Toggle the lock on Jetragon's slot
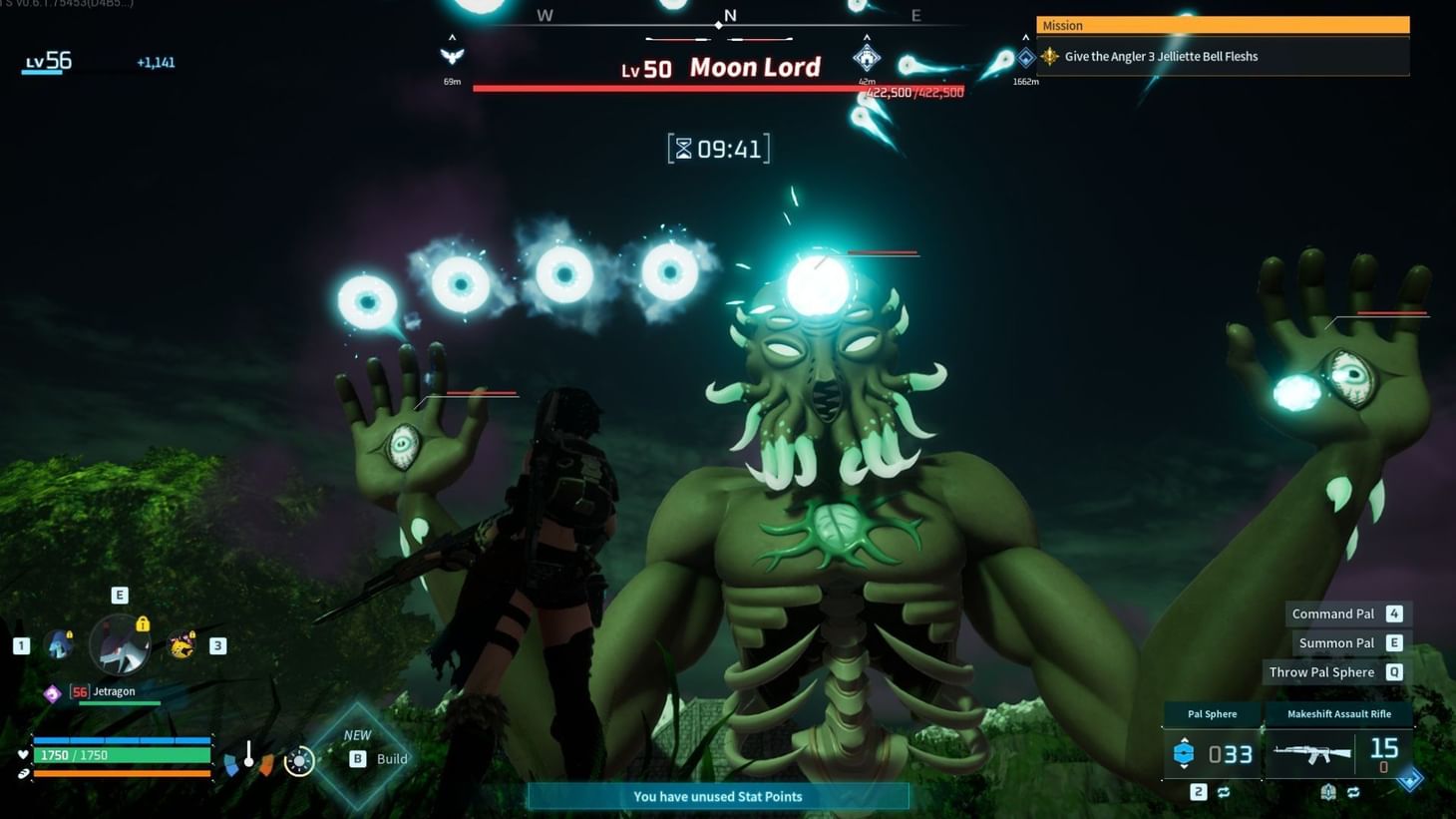This screenshot has width=1456, height=819. pyautogui.click(x=142, y=624)
